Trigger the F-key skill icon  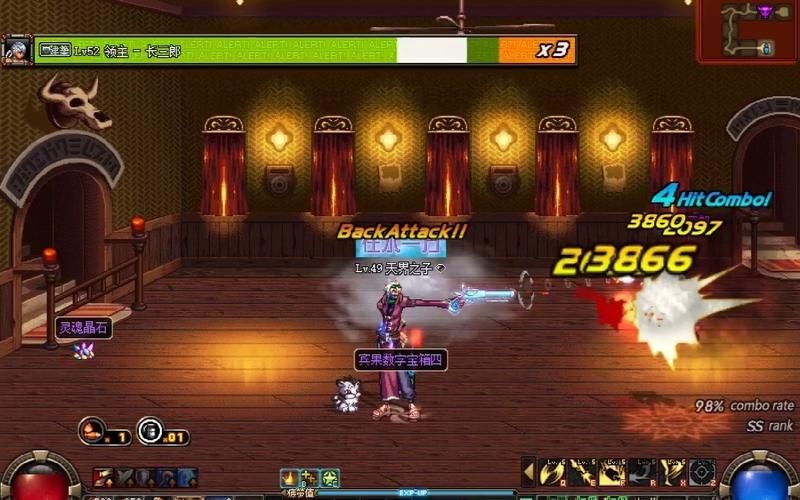(x=611, y=471)
